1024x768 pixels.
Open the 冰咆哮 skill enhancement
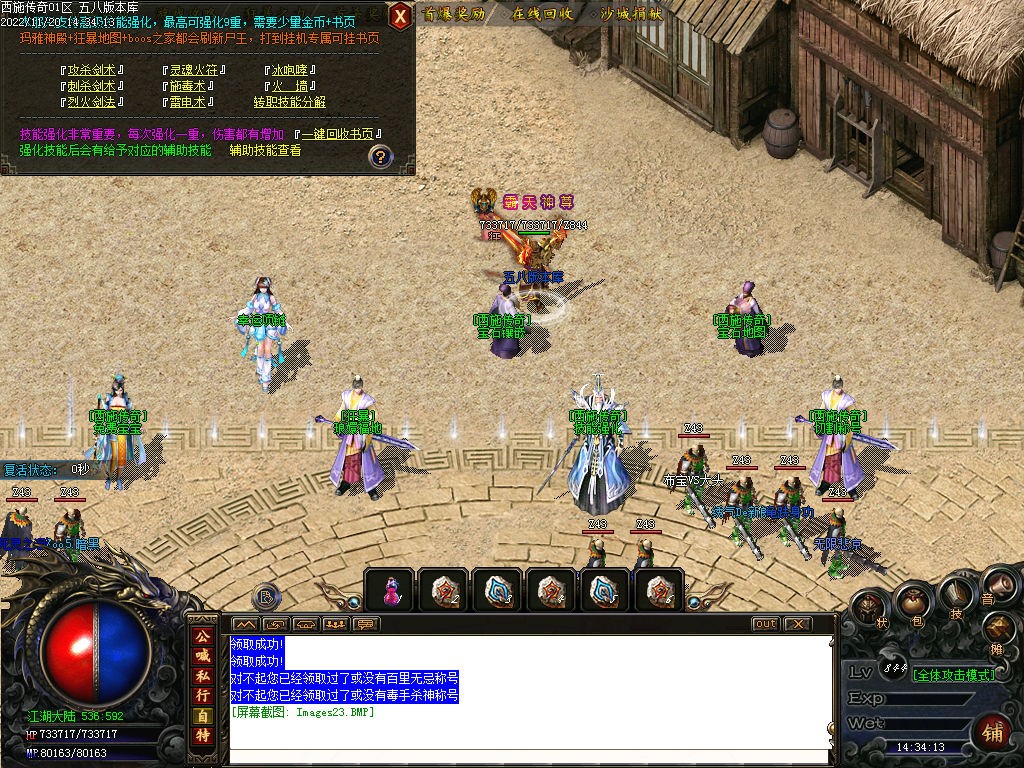tap(292, 71)
